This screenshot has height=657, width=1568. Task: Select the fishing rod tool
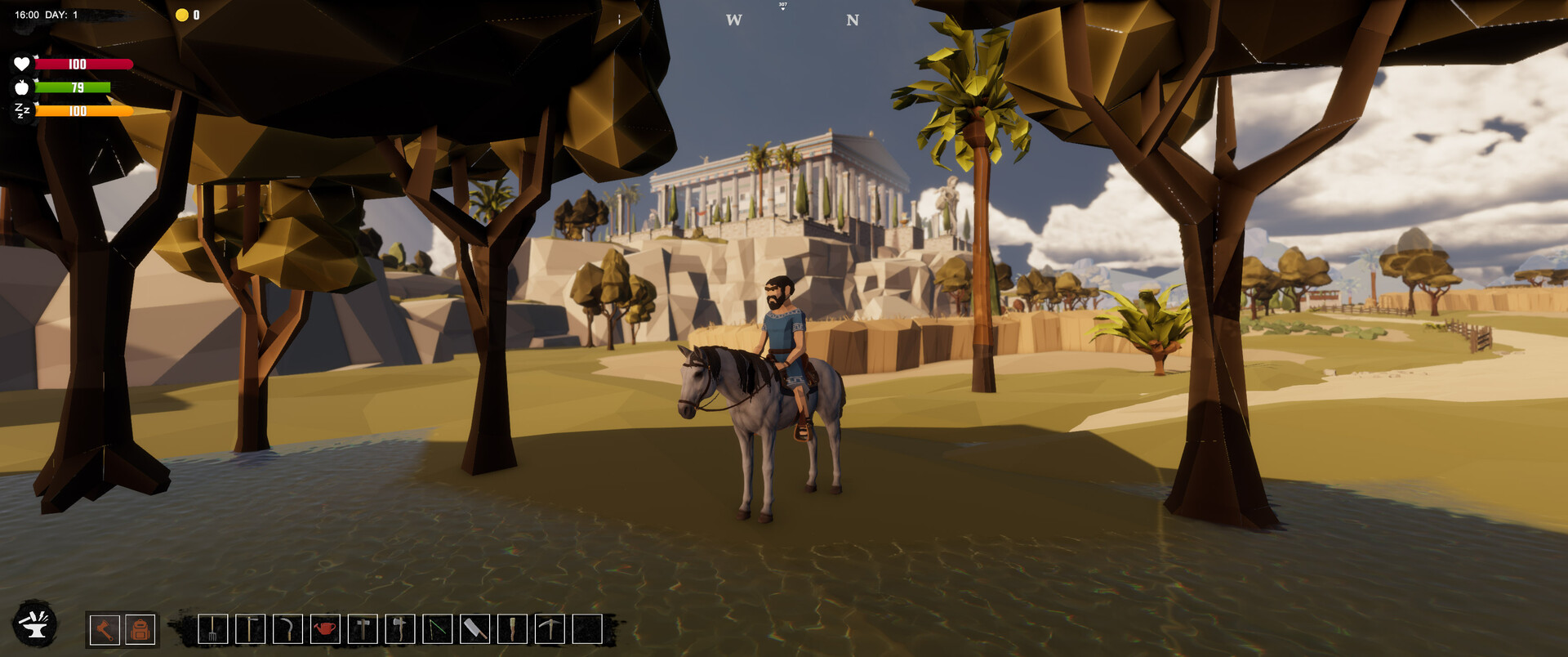pyautogui.click(x=437, y=630)
